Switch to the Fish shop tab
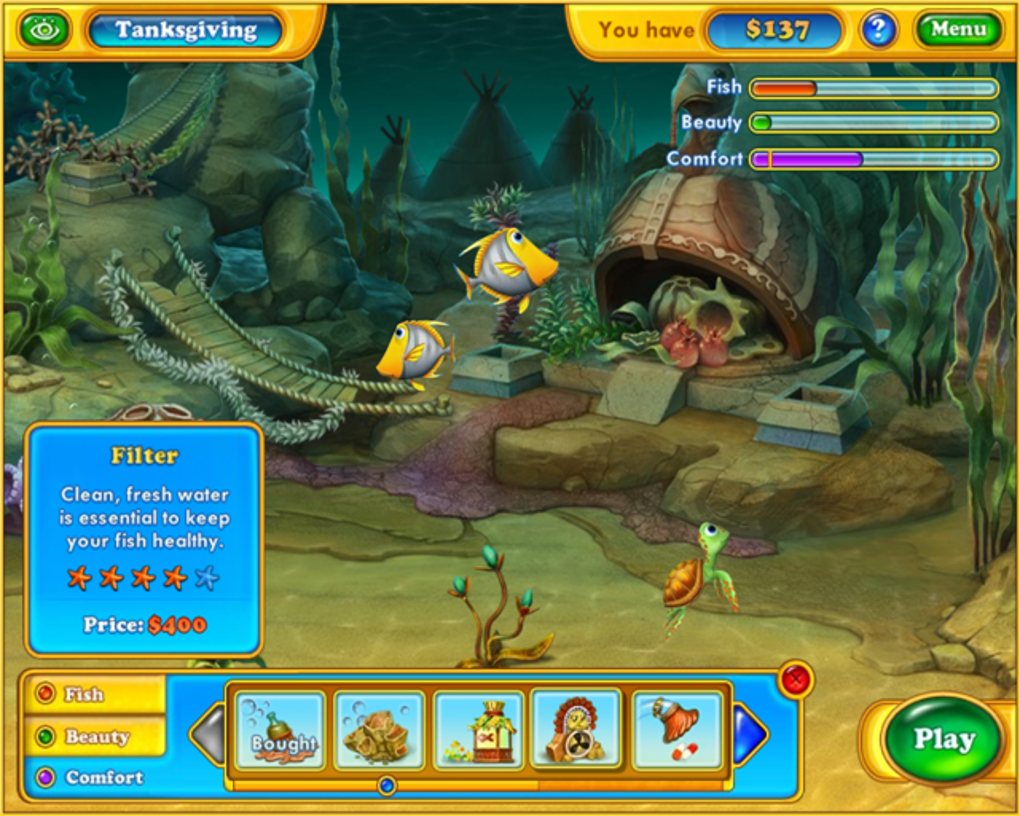The height and width of the screenshot is (816, 1020). tap(94, 694)
